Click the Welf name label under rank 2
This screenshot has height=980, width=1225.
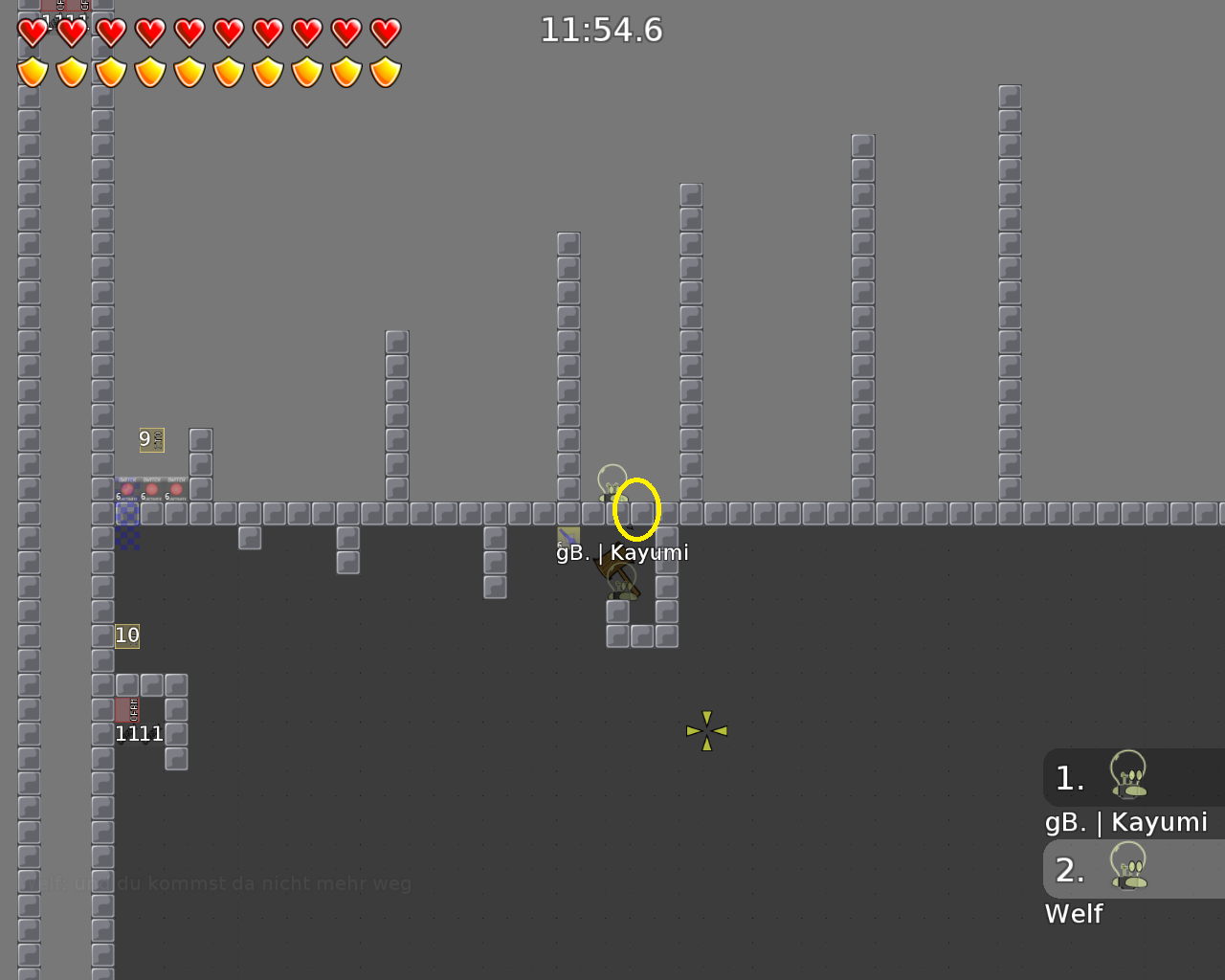(1074, 914)
